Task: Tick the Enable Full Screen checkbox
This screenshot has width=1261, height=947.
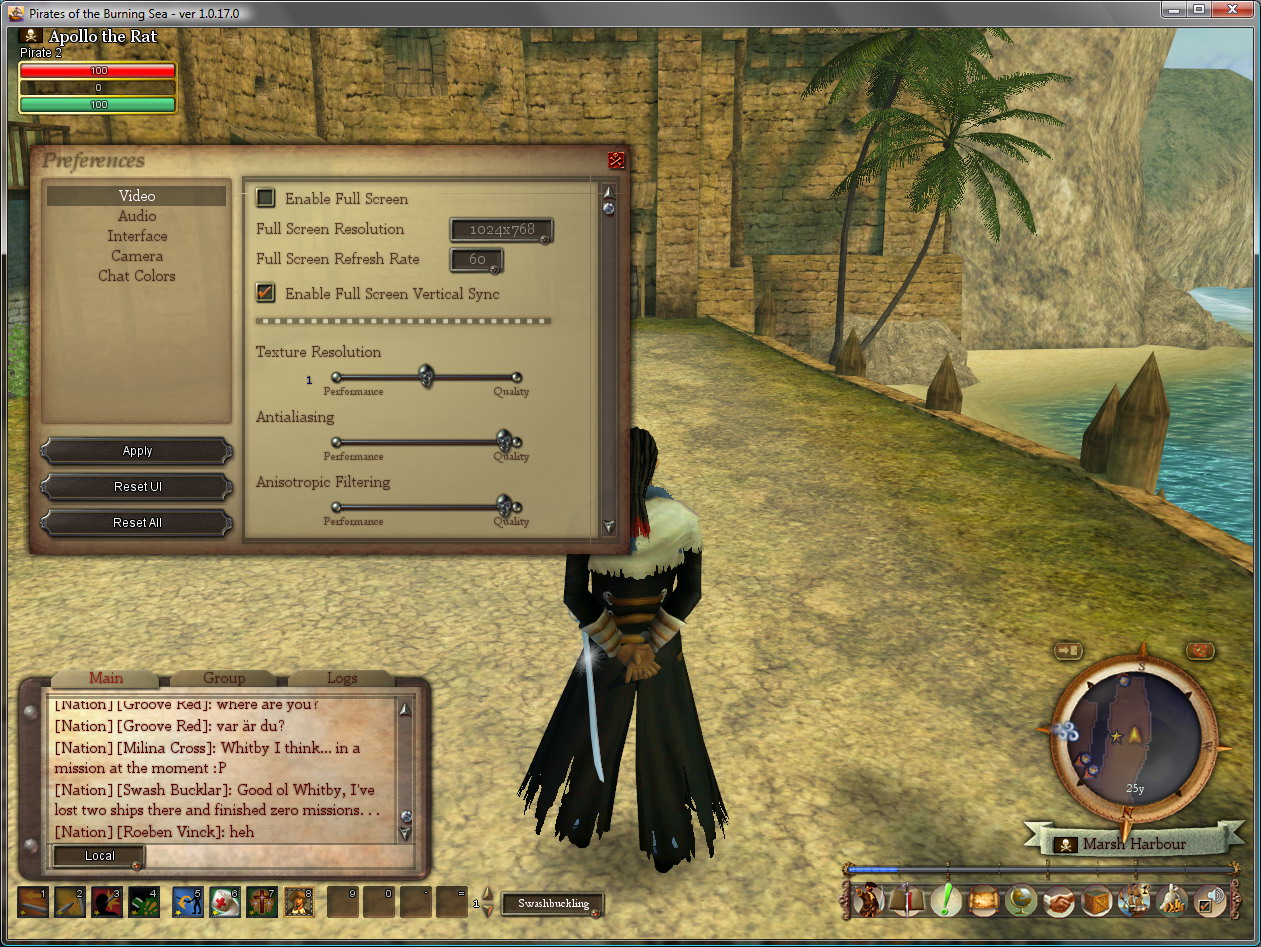Action: [x=266, y=198]
